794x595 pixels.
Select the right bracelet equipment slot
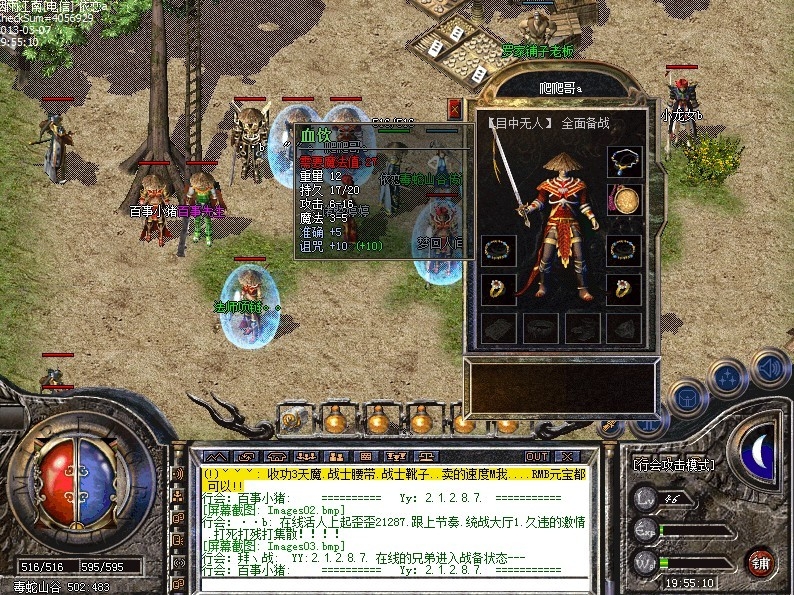(625, 251)
